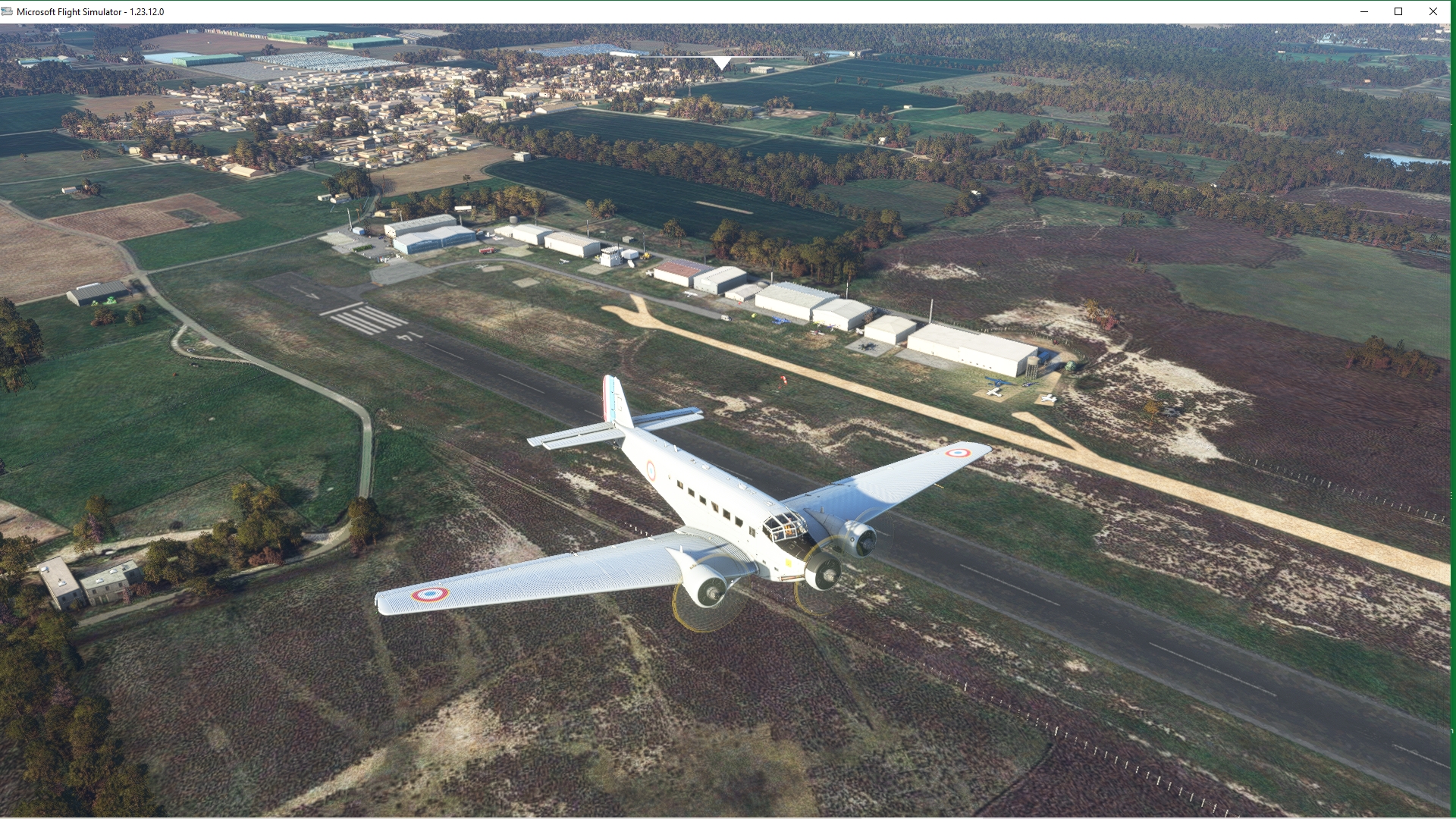Minimize the Flight Simulator window
This screenshot has width=1456, height=819.
1364,11
